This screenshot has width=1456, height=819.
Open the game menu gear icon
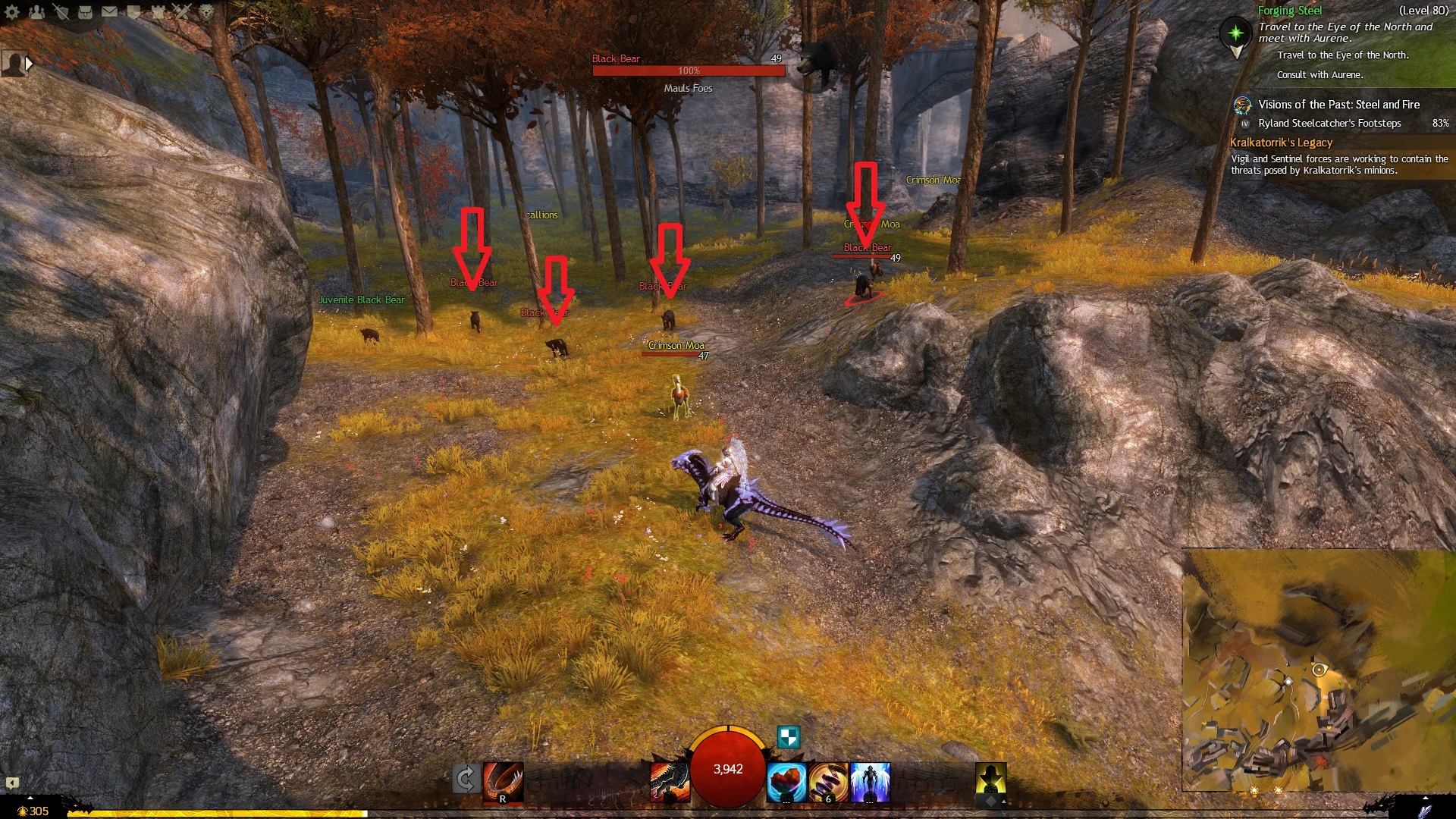click(12, 11)
